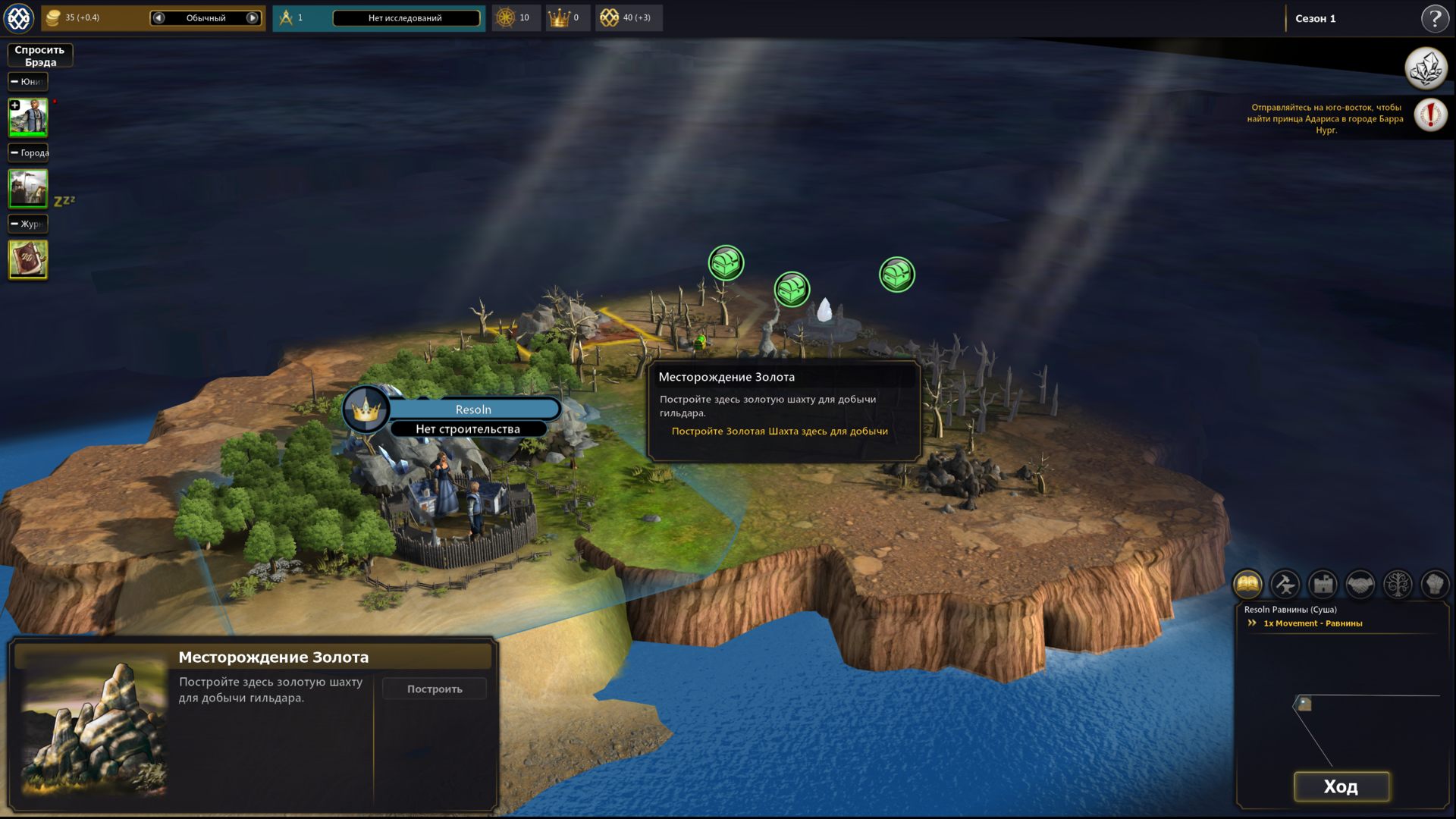Open the journal book thumbnail
Screen dimensions: 1456x819
tap(28, 259)
